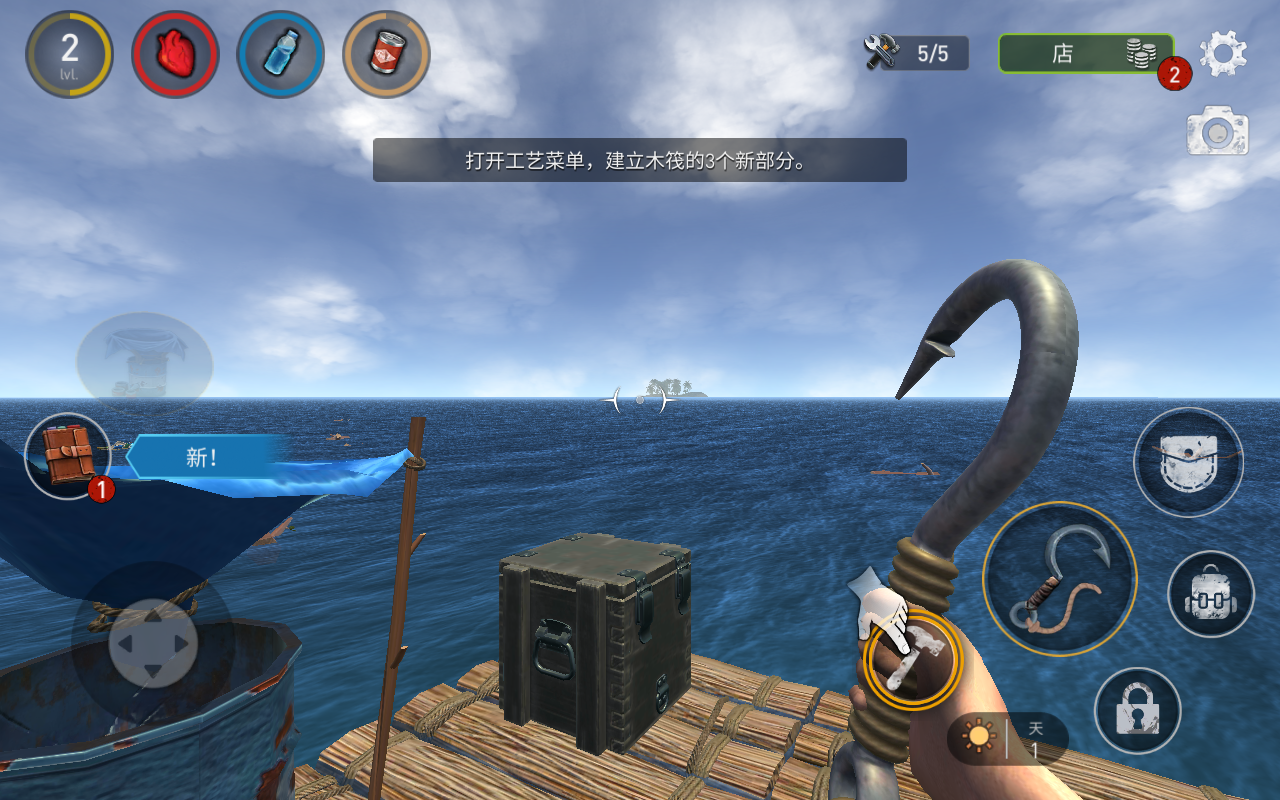Screen dimensions: 1280x800
Task: Tap the level 2 badge
Action: click(69, 54)
